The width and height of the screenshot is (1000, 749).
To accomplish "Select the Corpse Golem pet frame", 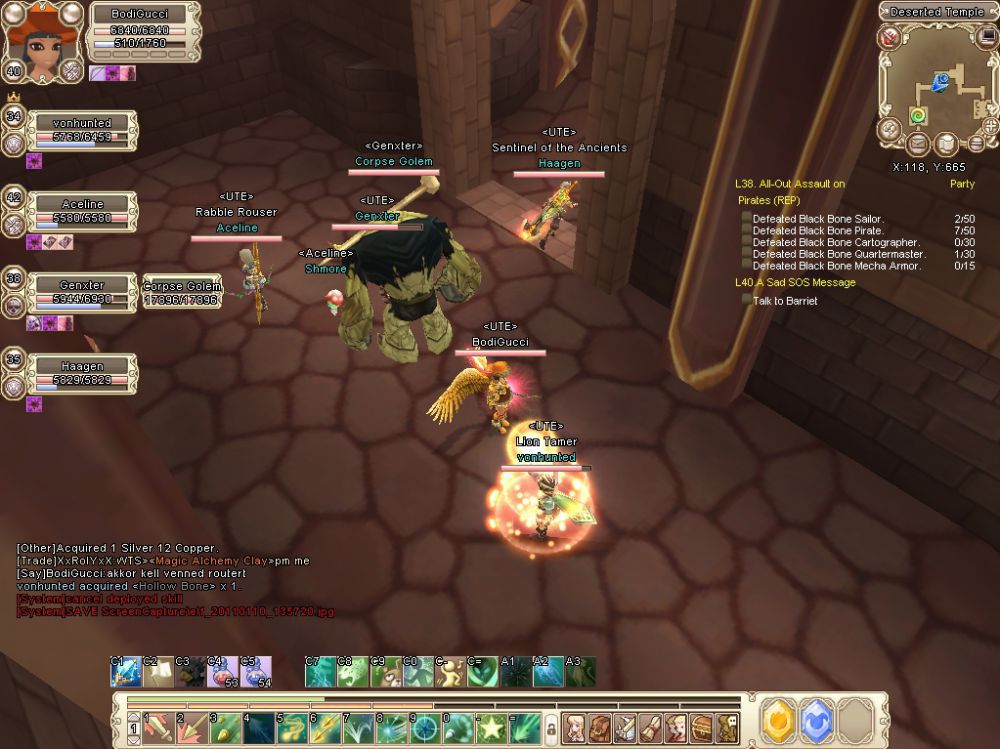I will (181, 292).
